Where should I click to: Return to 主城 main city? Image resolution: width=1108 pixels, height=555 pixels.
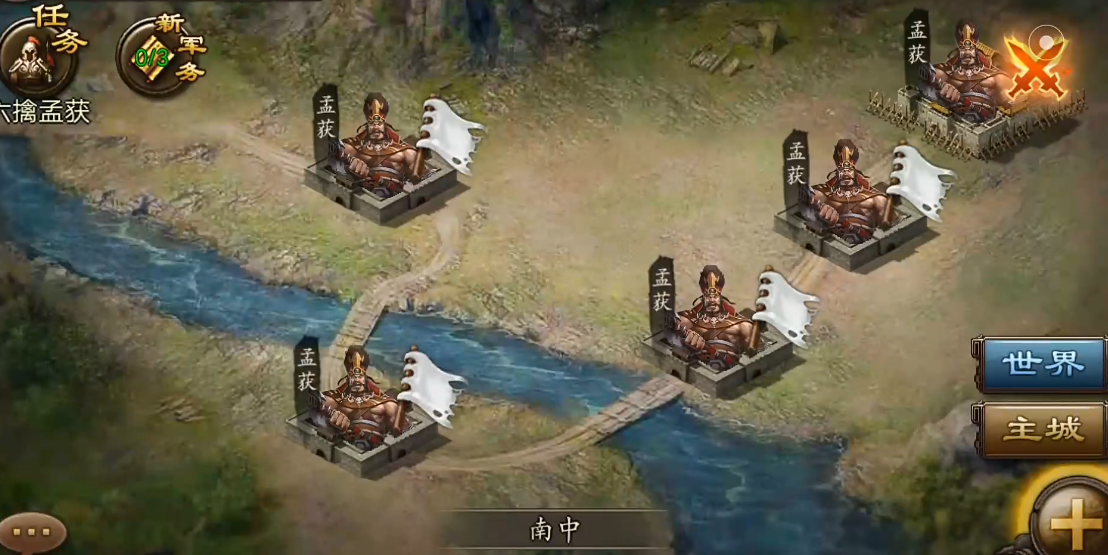tap(1043, 430)
